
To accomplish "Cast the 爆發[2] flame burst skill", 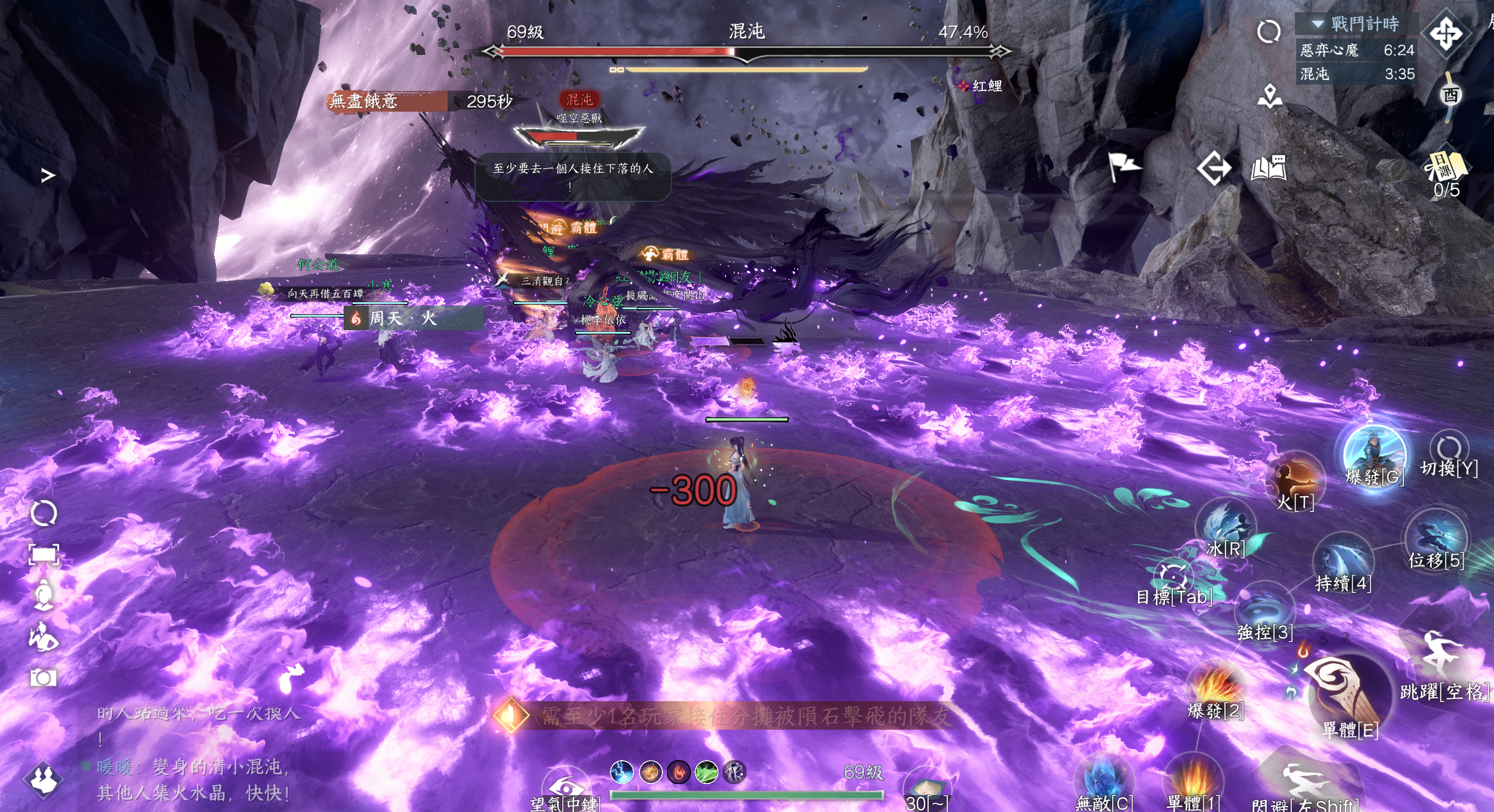I will (1216, 688).
